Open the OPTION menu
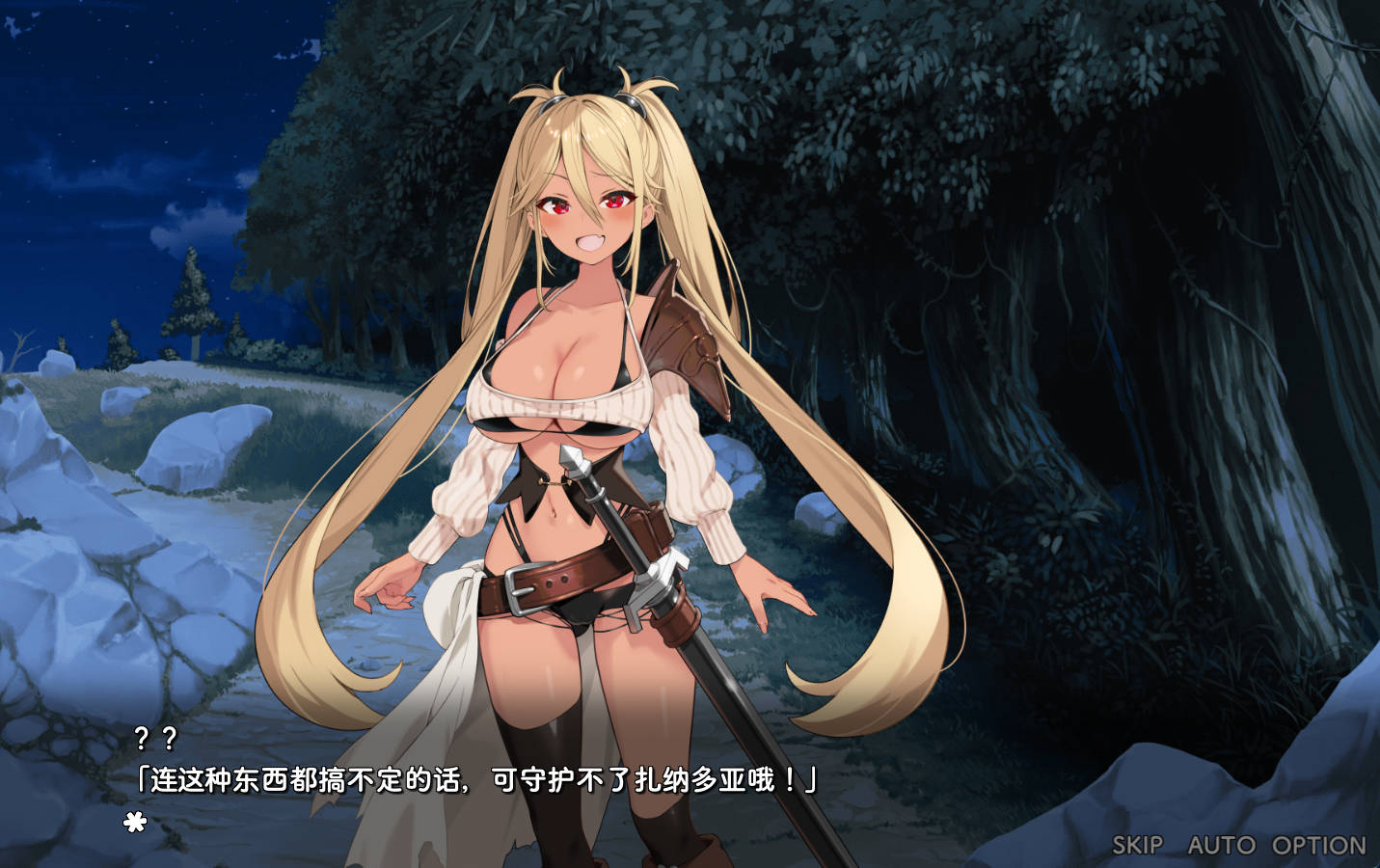 coord(1318,845)
